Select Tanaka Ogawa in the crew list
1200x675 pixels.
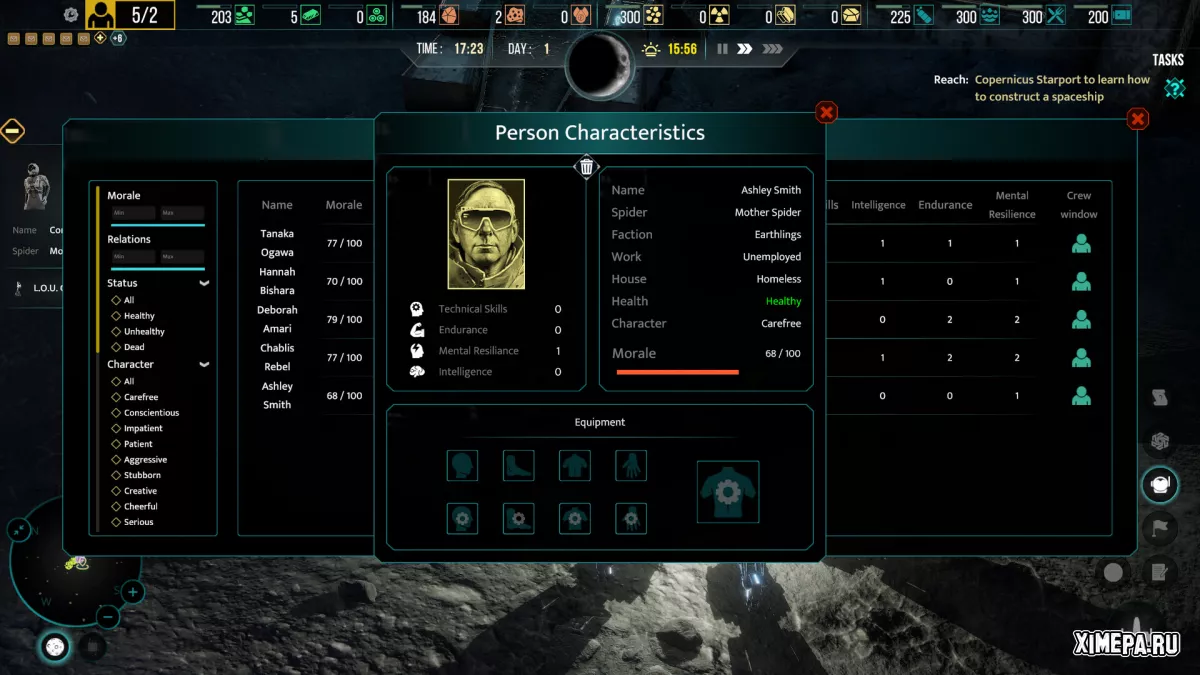(x=277, y=243)
